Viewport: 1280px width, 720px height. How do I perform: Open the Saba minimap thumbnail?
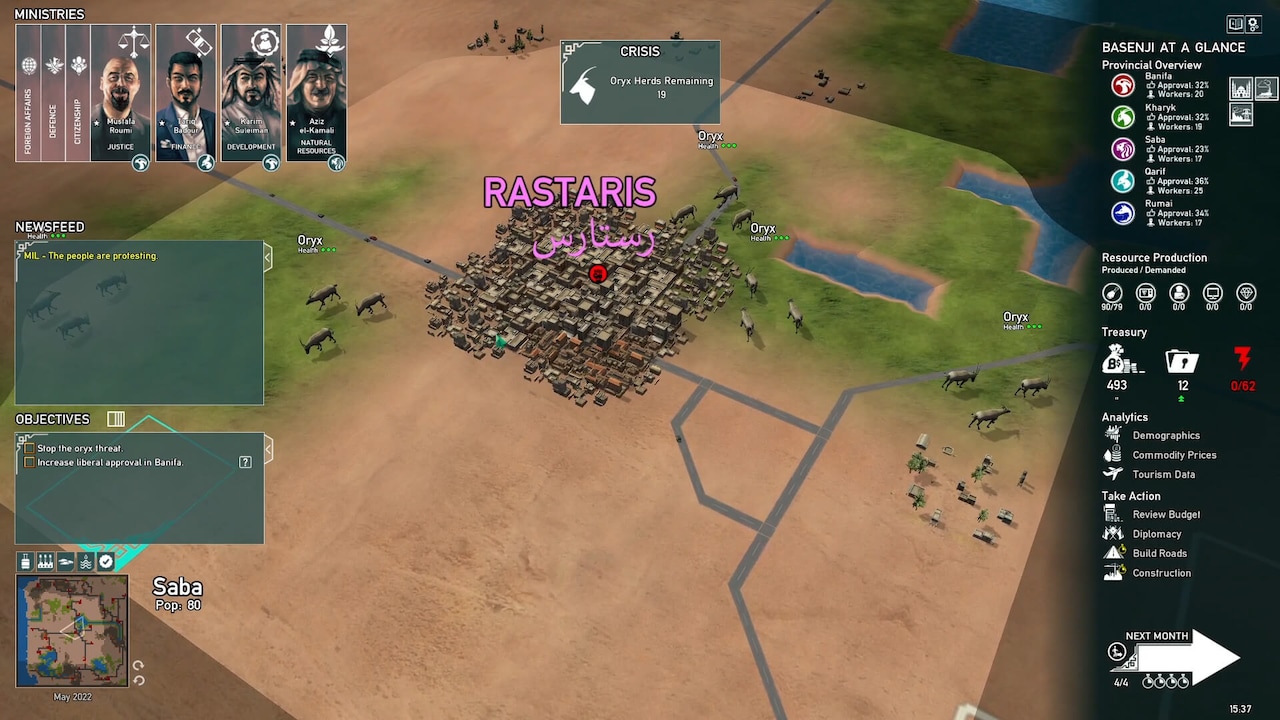[x=71, y=631]
